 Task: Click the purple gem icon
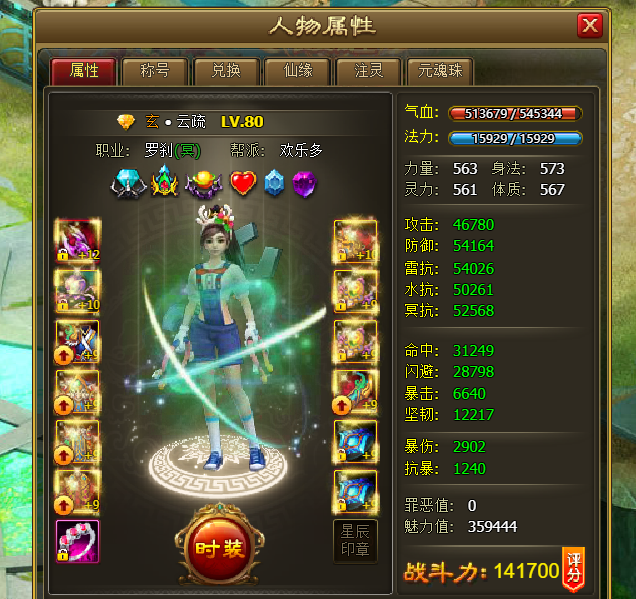pos(304,183)
